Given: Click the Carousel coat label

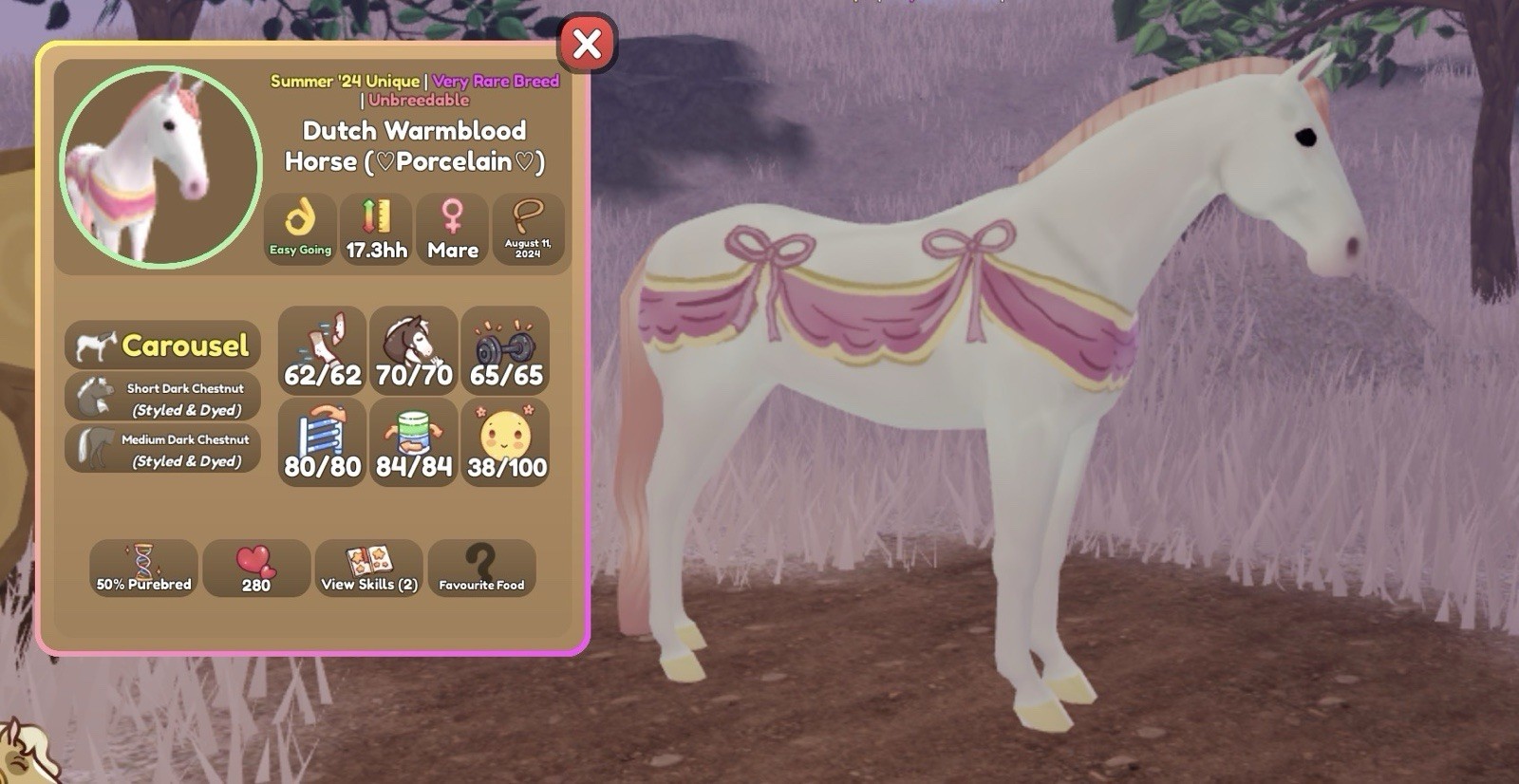Looking at the screenshot, I should [162, 345].
